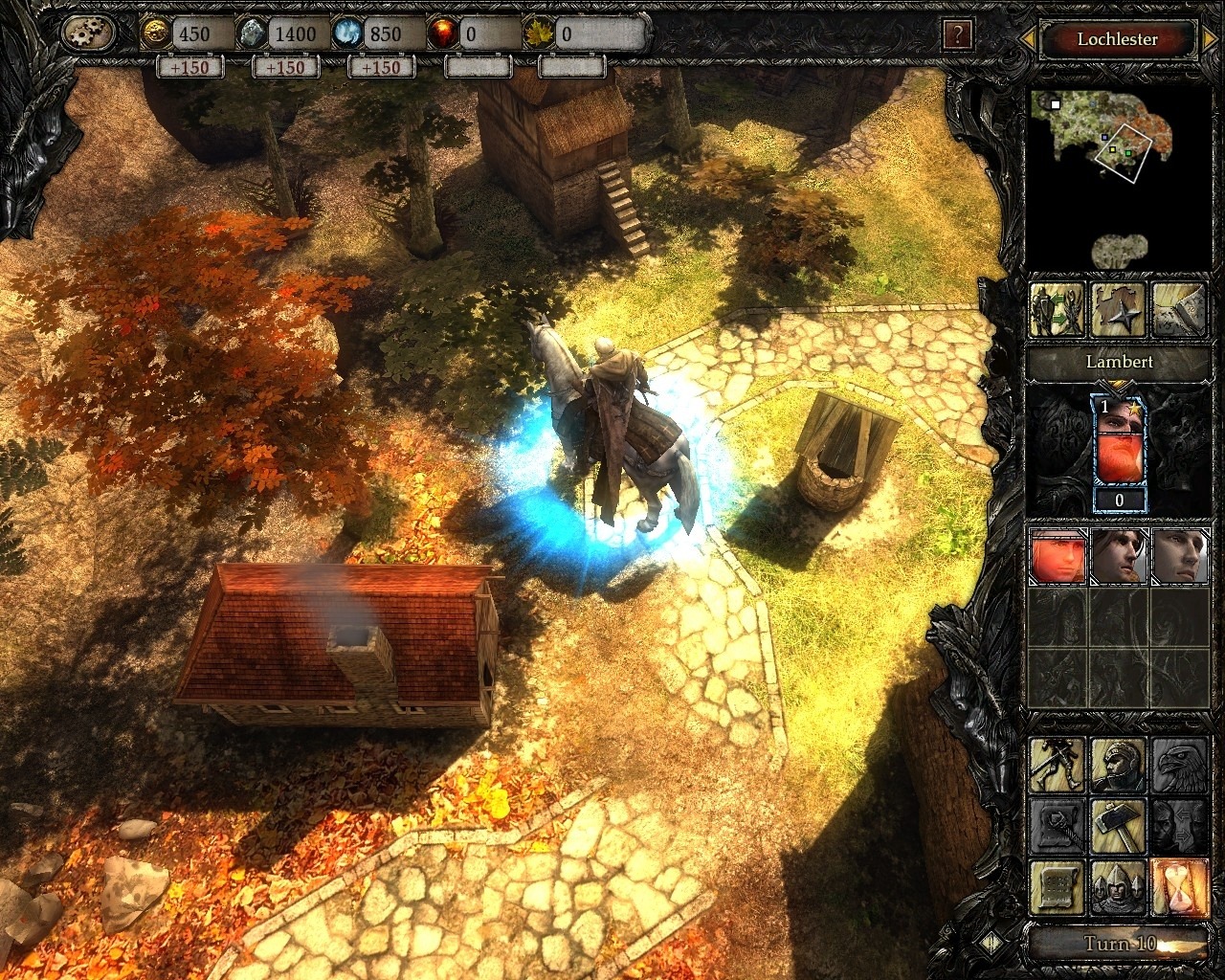Click the Turn 10 bar

point(1119,944)
